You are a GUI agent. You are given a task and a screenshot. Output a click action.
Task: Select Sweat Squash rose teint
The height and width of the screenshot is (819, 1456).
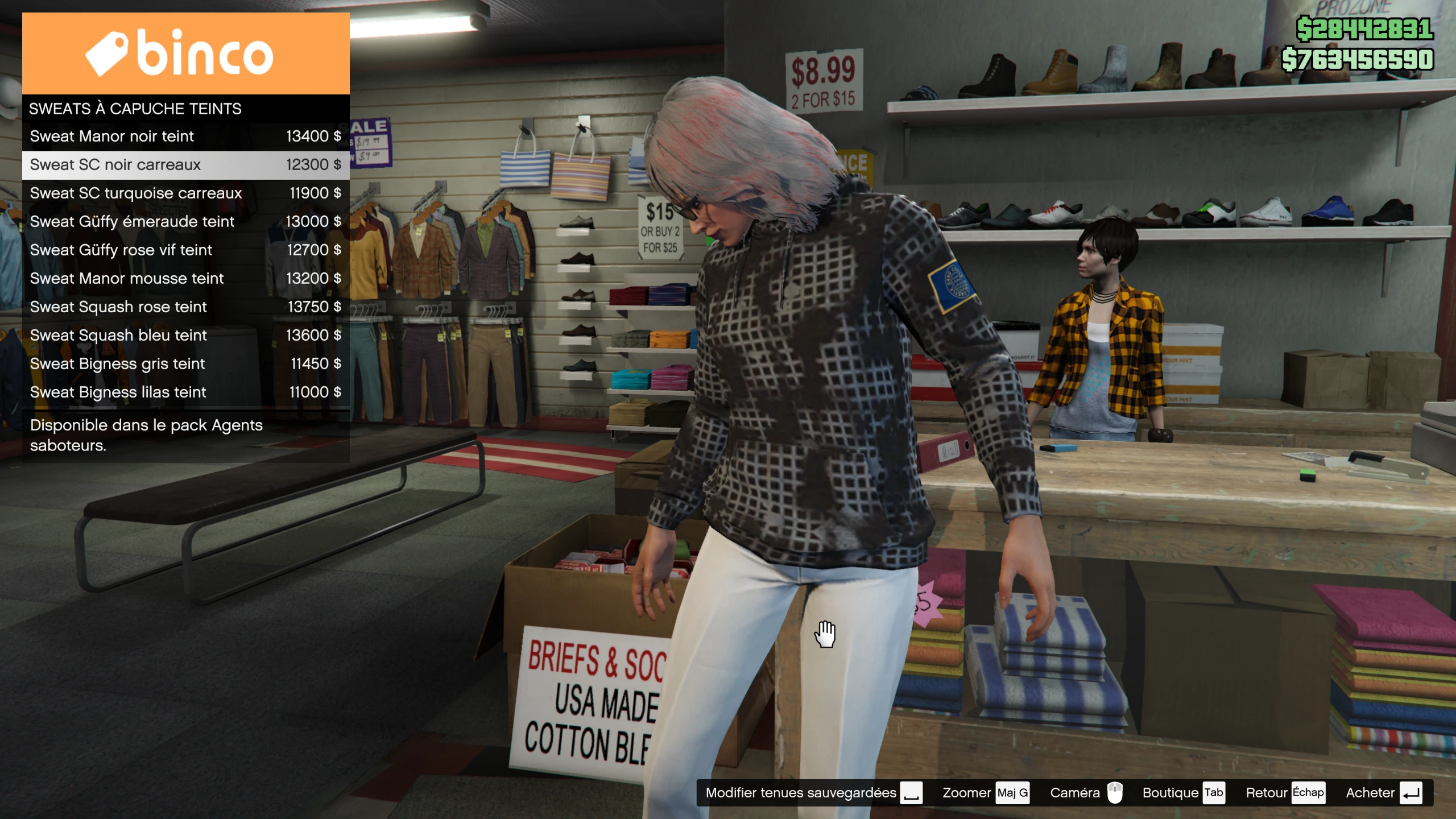click(x=185, y=307)
